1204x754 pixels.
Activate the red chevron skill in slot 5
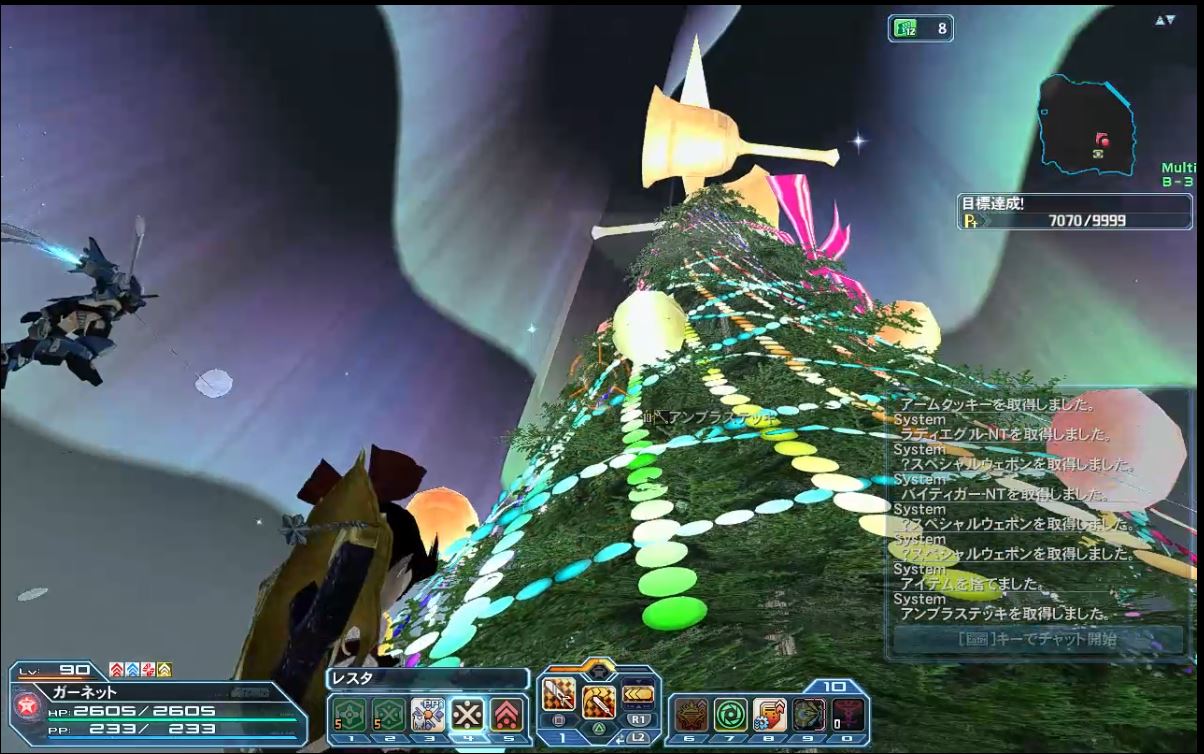pos(507,714)
